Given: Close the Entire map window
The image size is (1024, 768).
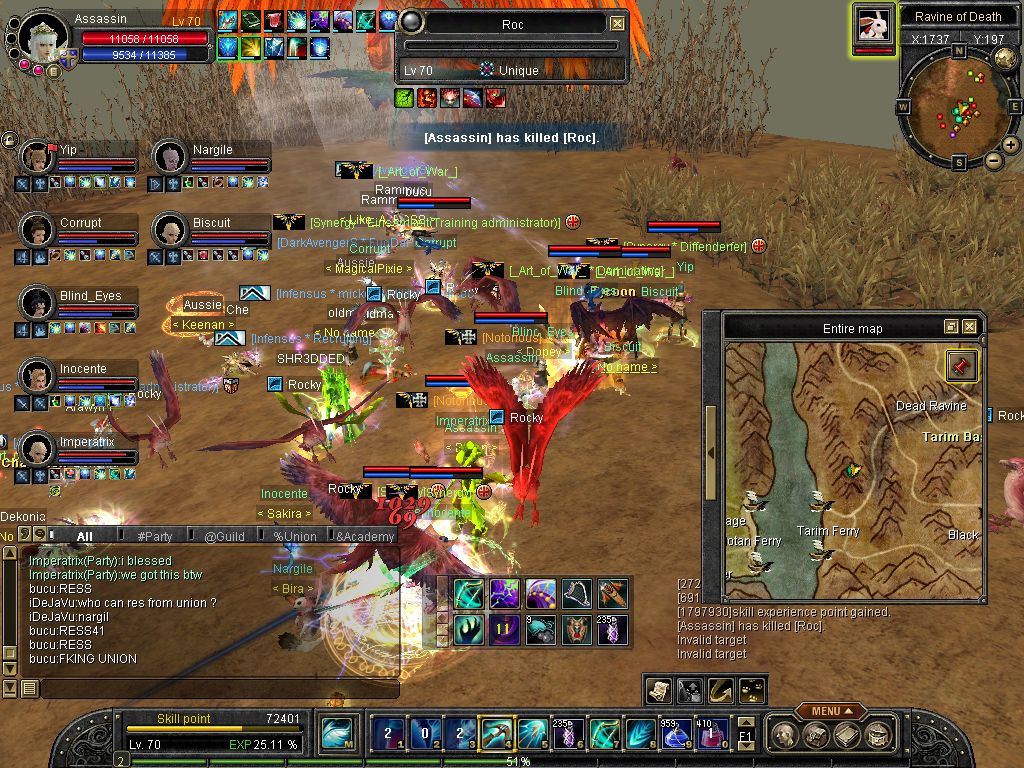Looking at the screenshot, I should 969,327.
